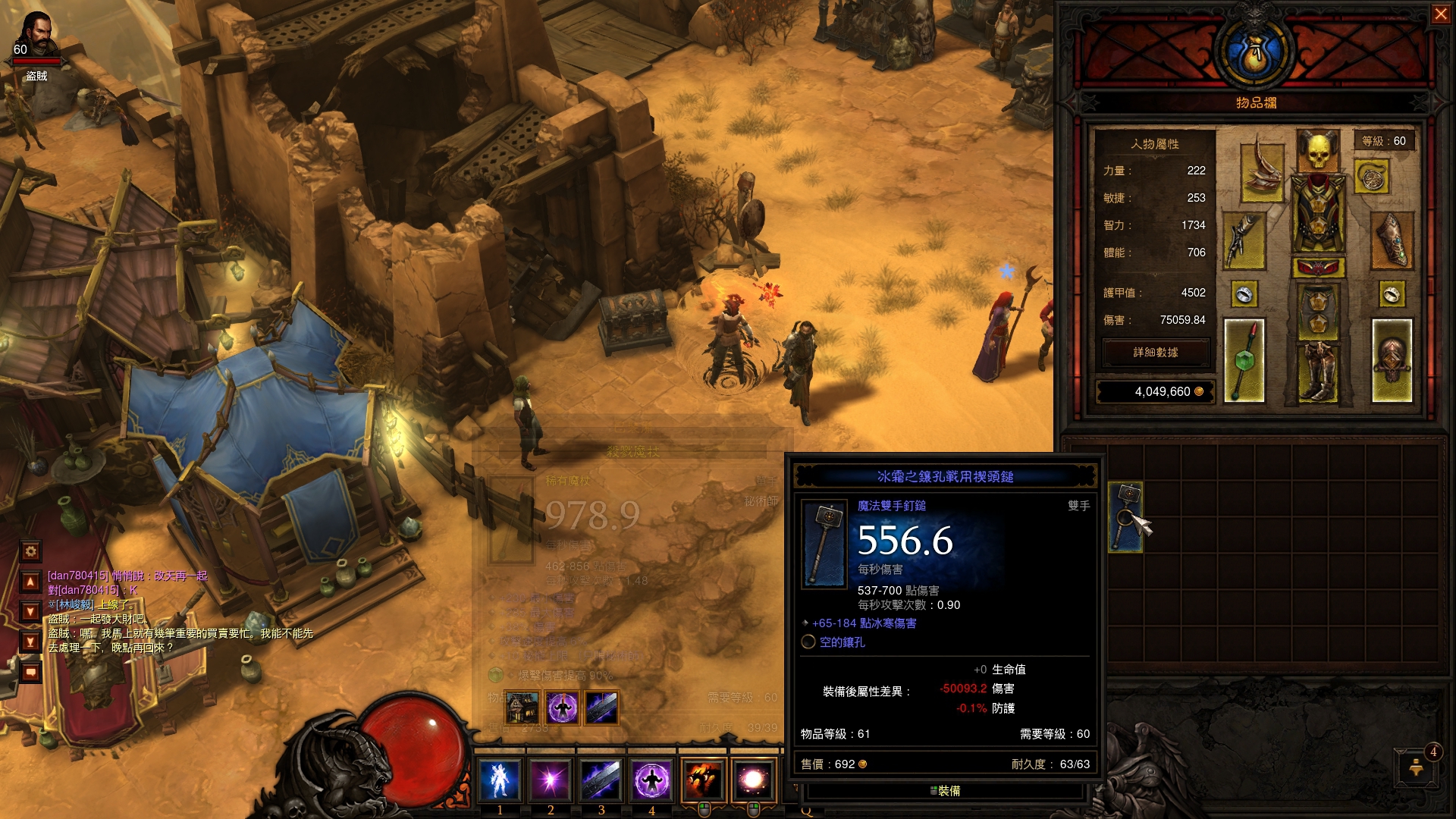Activate the icy armor skill in slot 1
This screenshot has height=819, width=1456.
(x=500, y=780)
